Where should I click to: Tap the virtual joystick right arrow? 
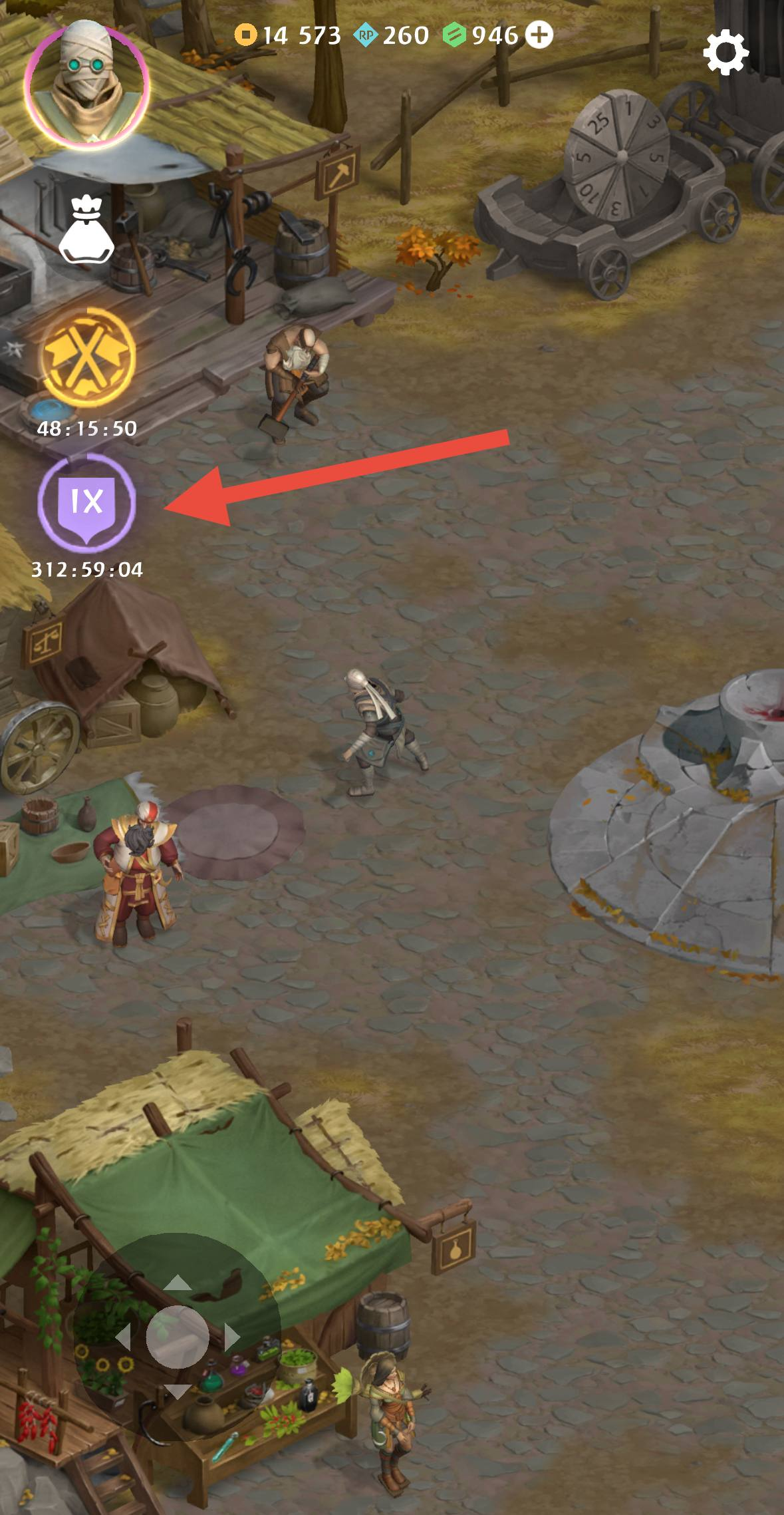(231, 1337)
